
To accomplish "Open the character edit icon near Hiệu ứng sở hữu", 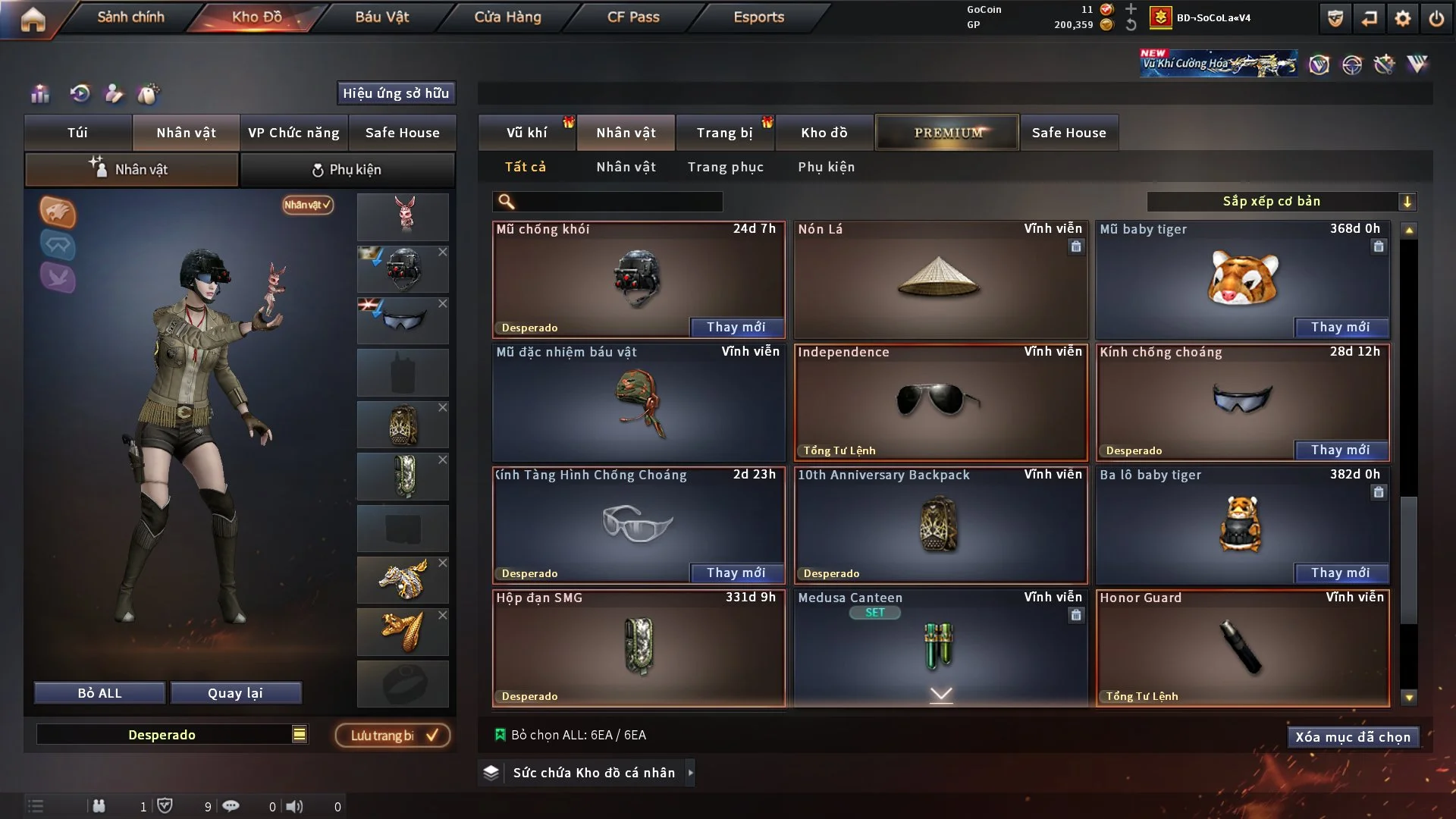I will click(114, 94).
